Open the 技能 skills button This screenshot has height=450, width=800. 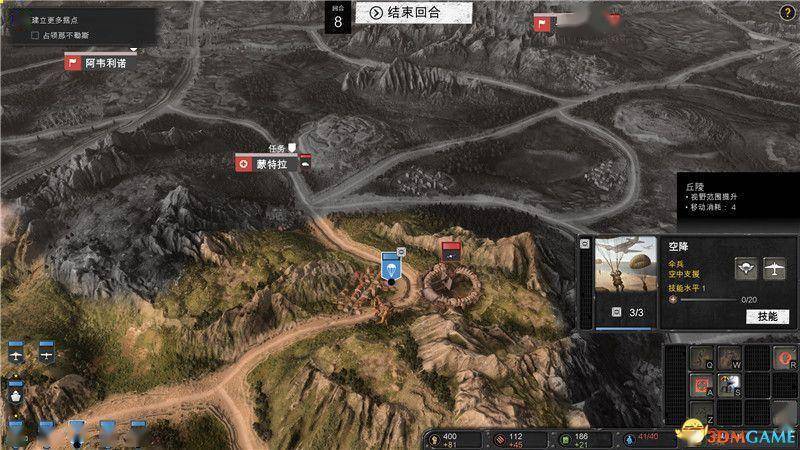[x=767, y=316]
